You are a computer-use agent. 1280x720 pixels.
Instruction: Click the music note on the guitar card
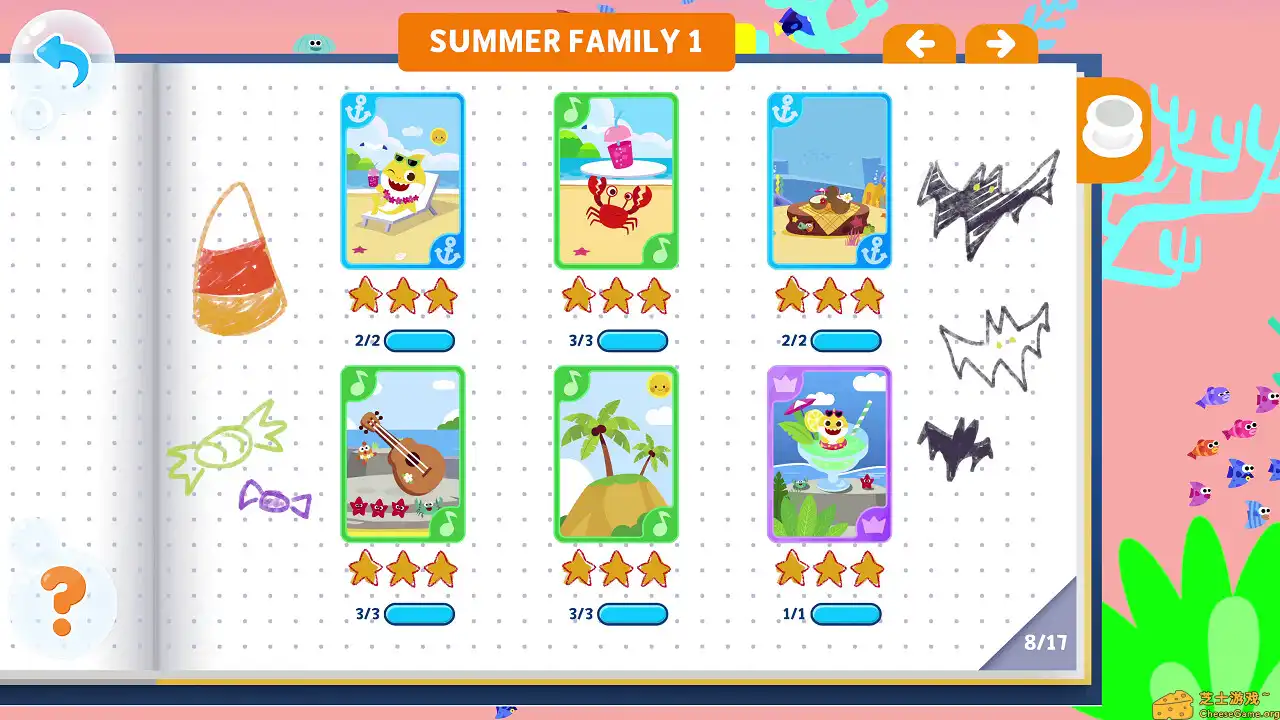[x=361, y=385]
